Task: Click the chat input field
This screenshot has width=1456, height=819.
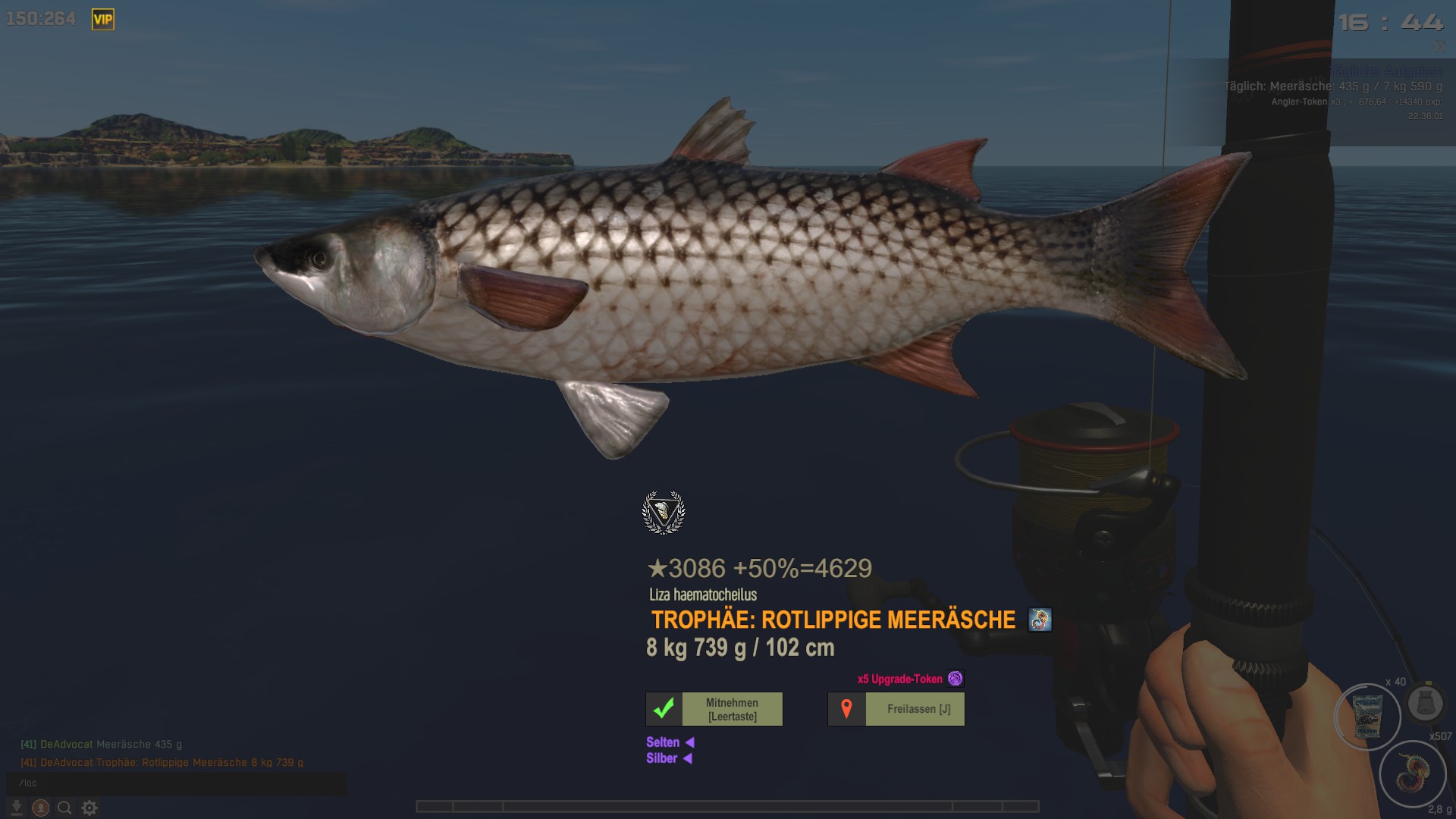Action: click(176, 783)
